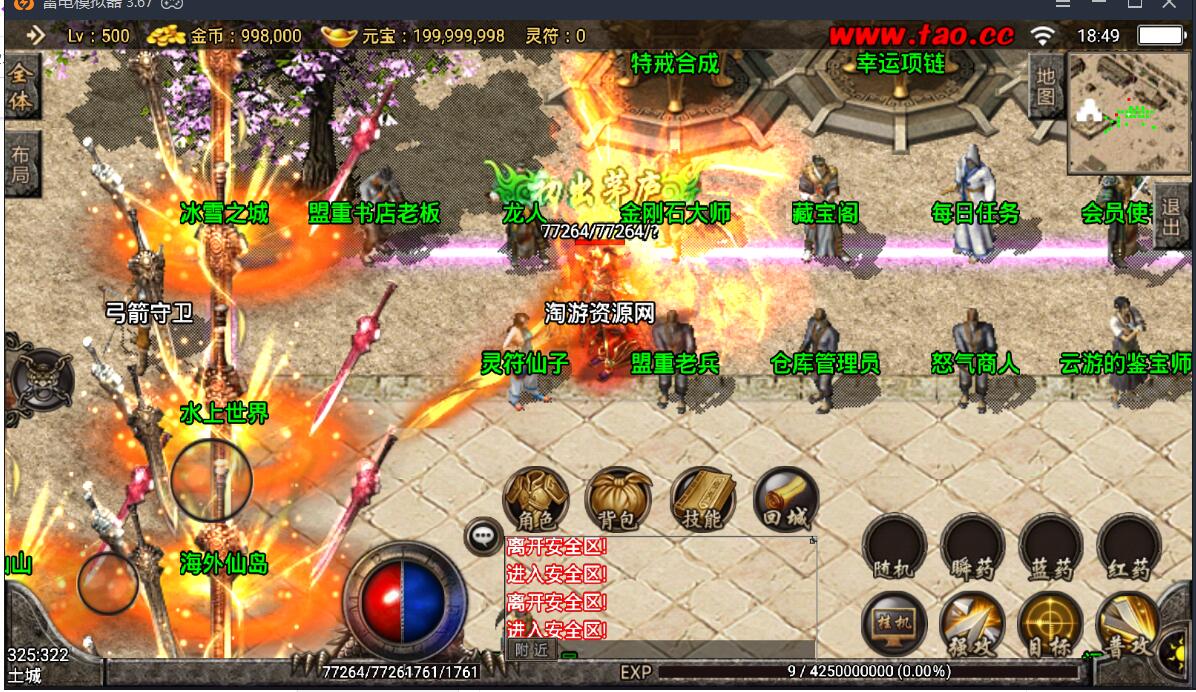1196x692 pixels.
Task: Expand the arrow icon beside the level
Action: (x=36, y=36)
